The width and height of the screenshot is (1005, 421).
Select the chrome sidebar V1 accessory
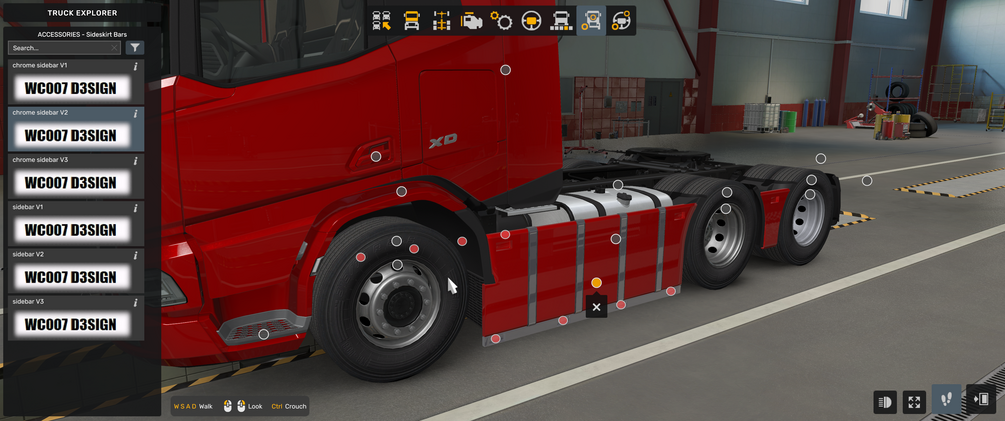pos(70,89)
